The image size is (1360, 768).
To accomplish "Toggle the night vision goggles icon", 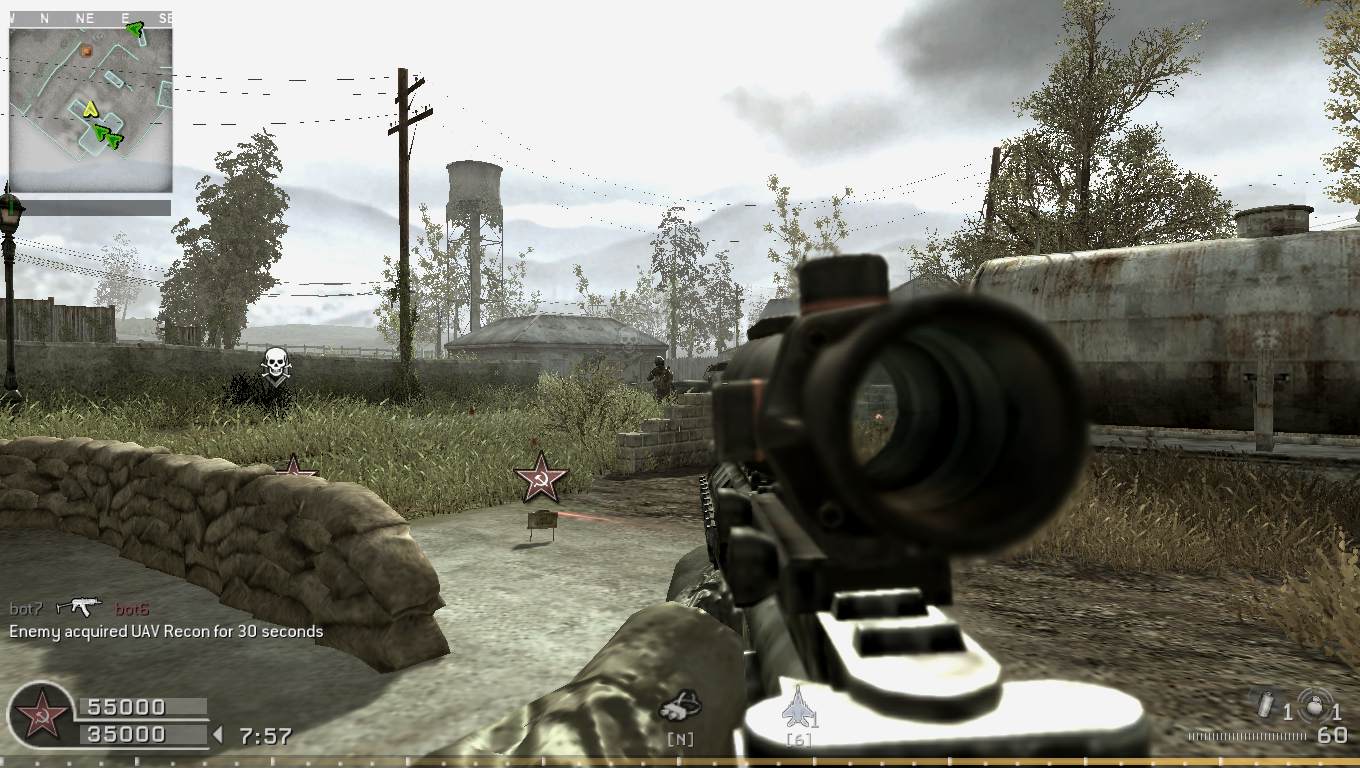I will [x=680, y=708].
